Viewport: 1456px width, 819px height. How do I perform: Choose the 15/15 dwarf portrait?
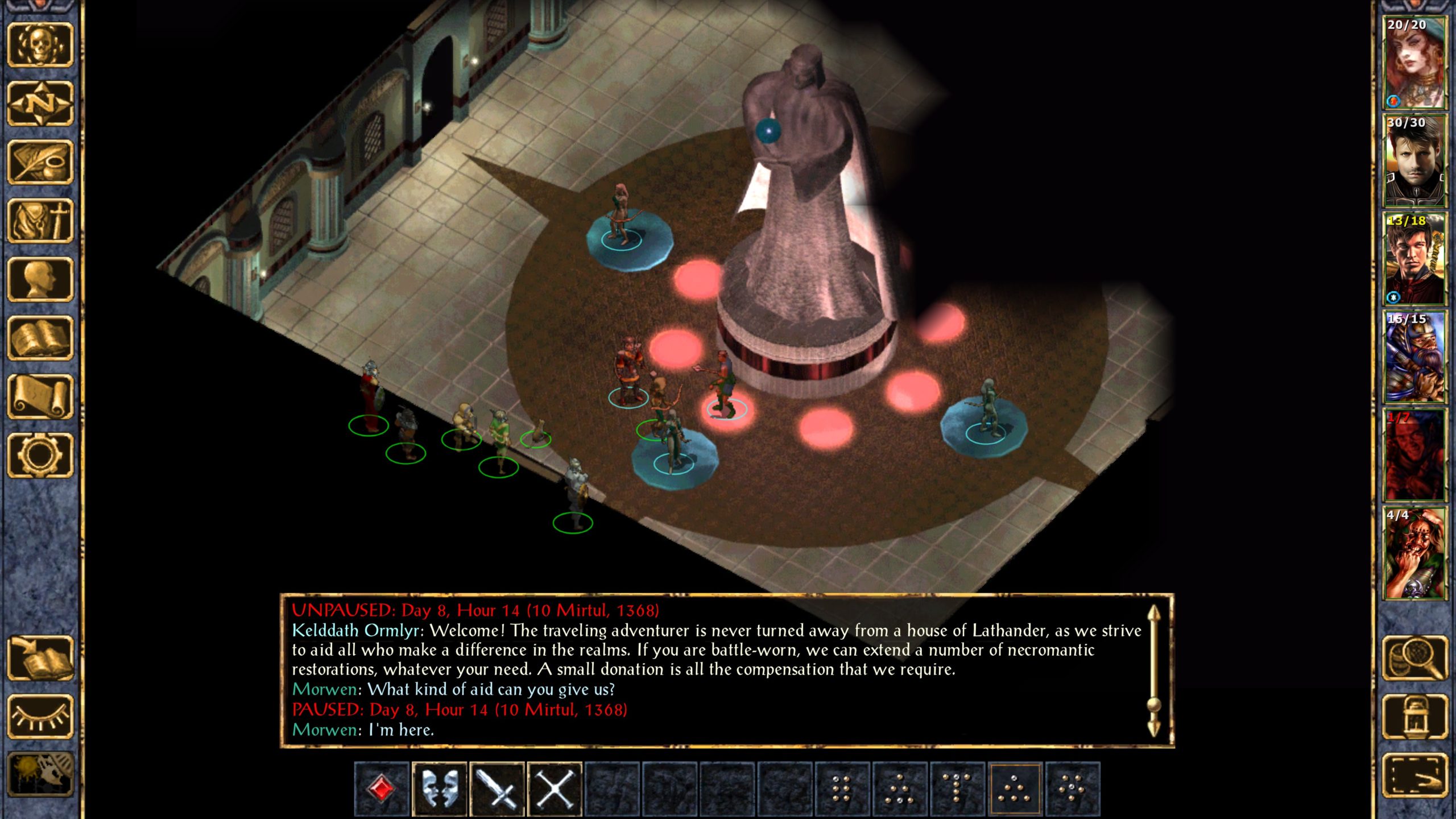click(1414, 357)
